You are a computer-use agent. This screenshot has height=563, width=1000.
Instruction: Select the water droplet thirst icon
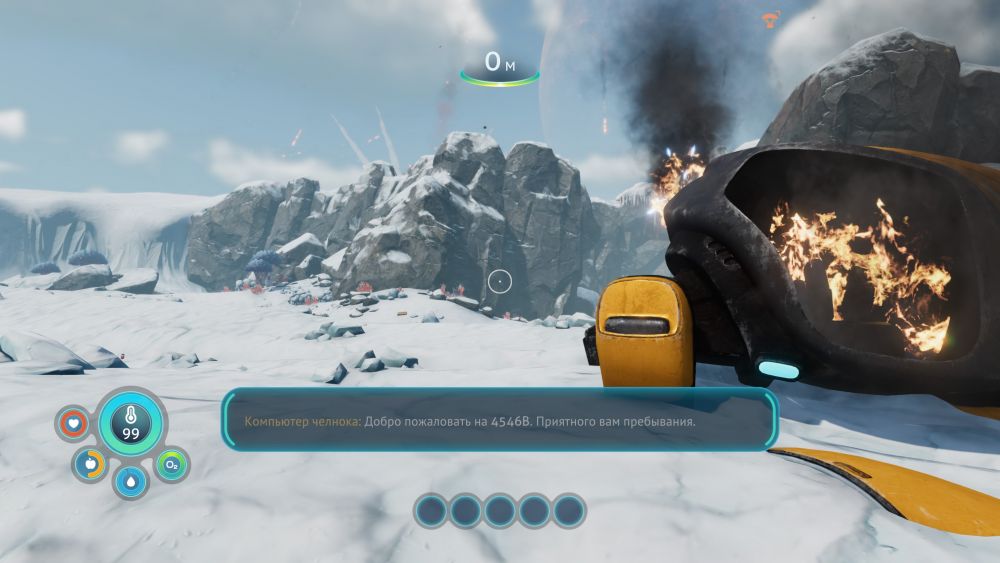click(x=131, y=481)
